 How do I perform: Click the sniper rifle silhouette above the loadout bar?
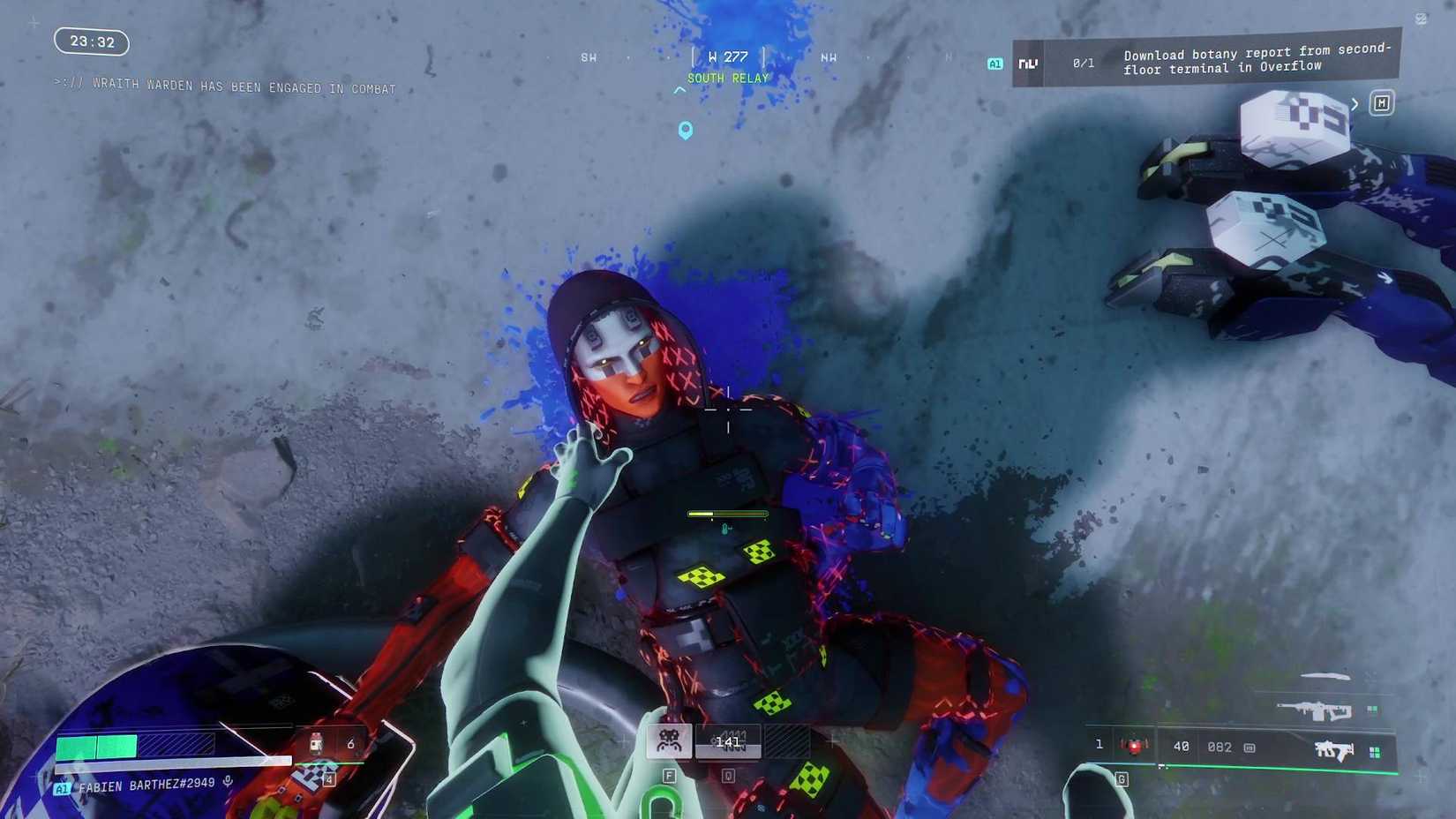coord(1317,710)
